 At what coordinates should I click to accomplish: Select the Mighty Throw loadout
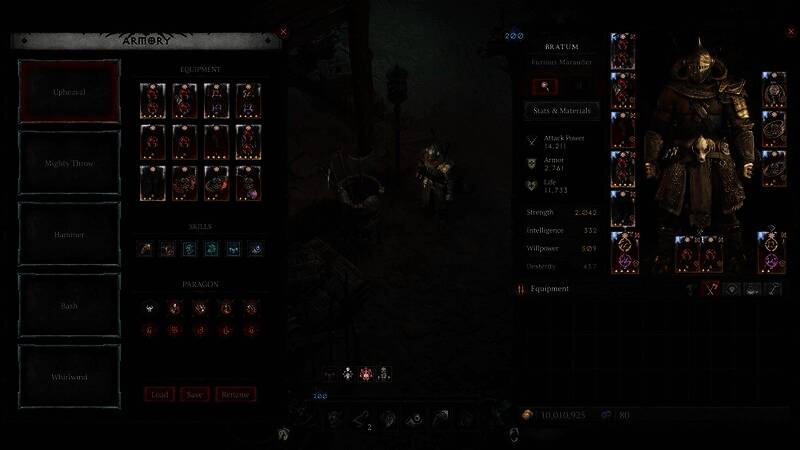70,162
